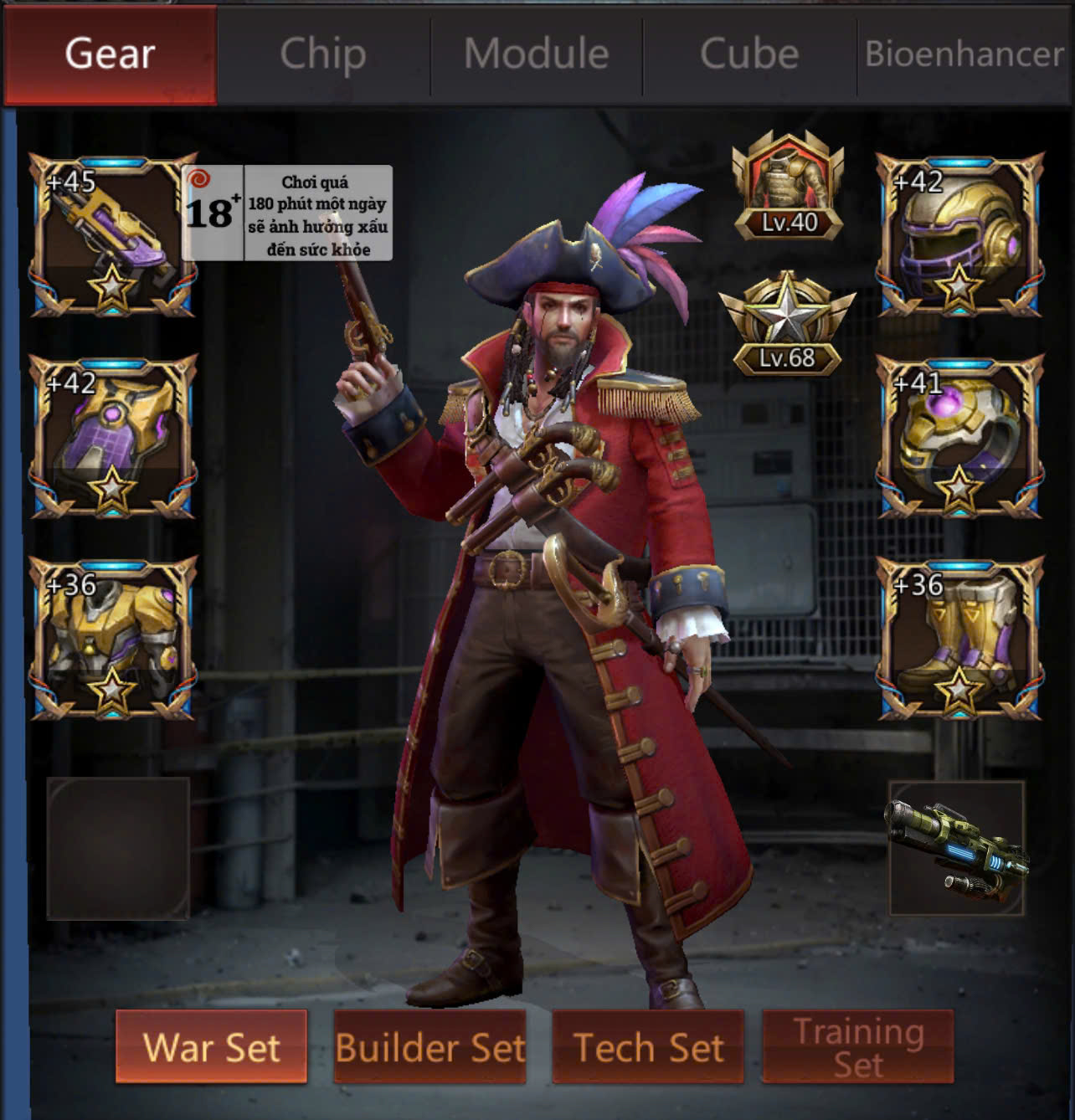
Task: Choose the Tech Set
Action: pyautogui.click(x=648, y=1046)
